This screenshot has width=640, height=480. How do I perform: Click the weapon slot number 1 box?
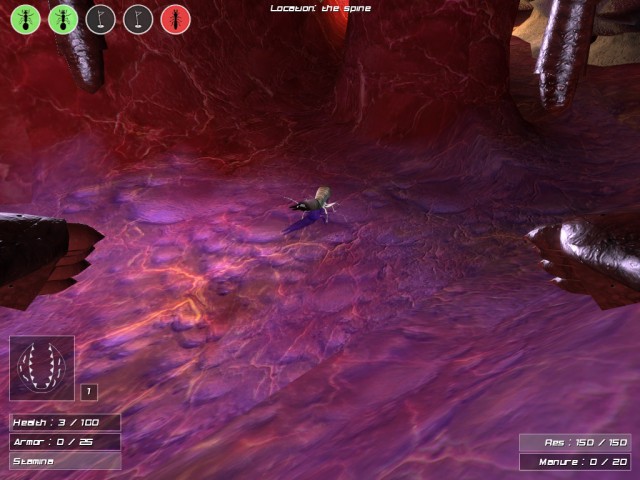[x=88, y=391]
